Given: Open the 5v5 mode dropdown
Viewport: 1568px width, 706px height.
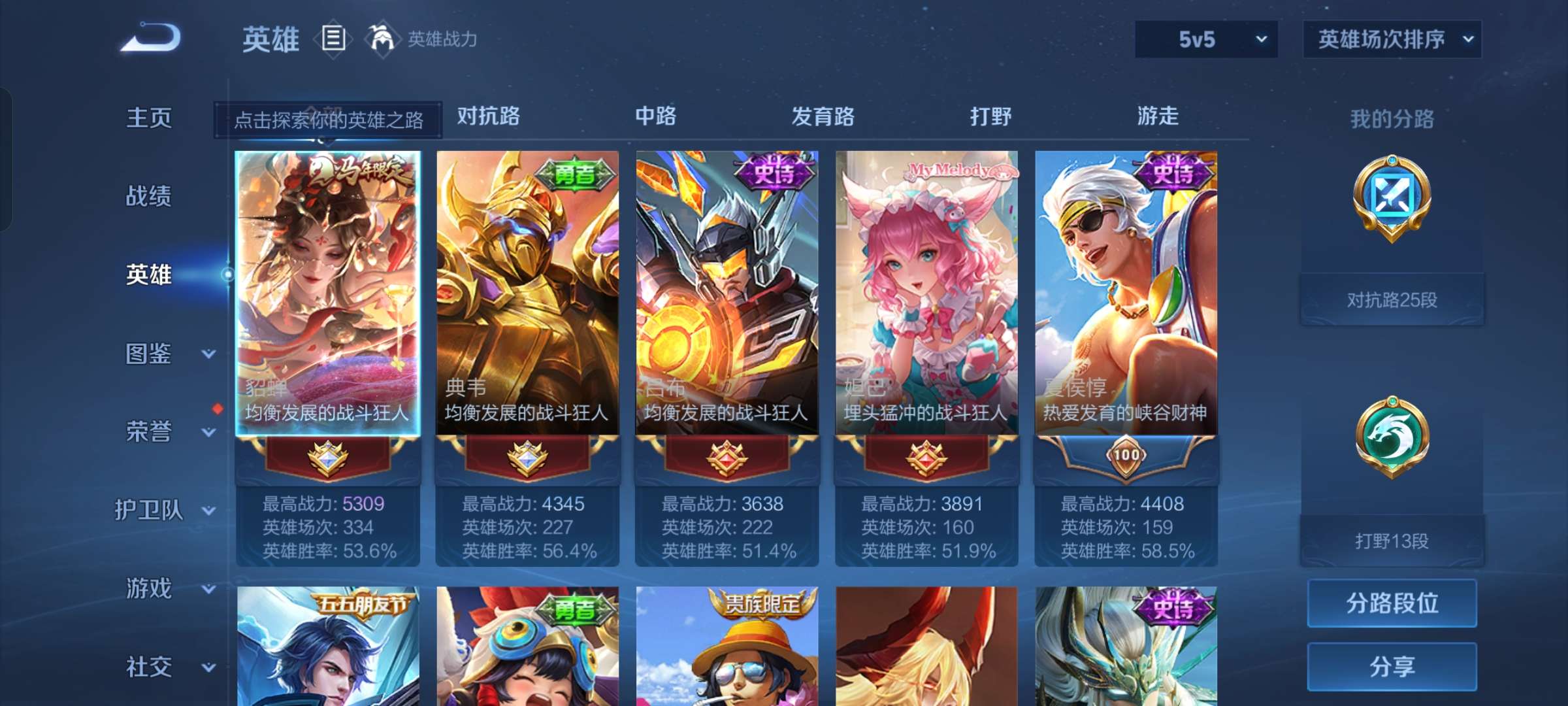Looking at the screenshot, I should tap(1205, 39).
